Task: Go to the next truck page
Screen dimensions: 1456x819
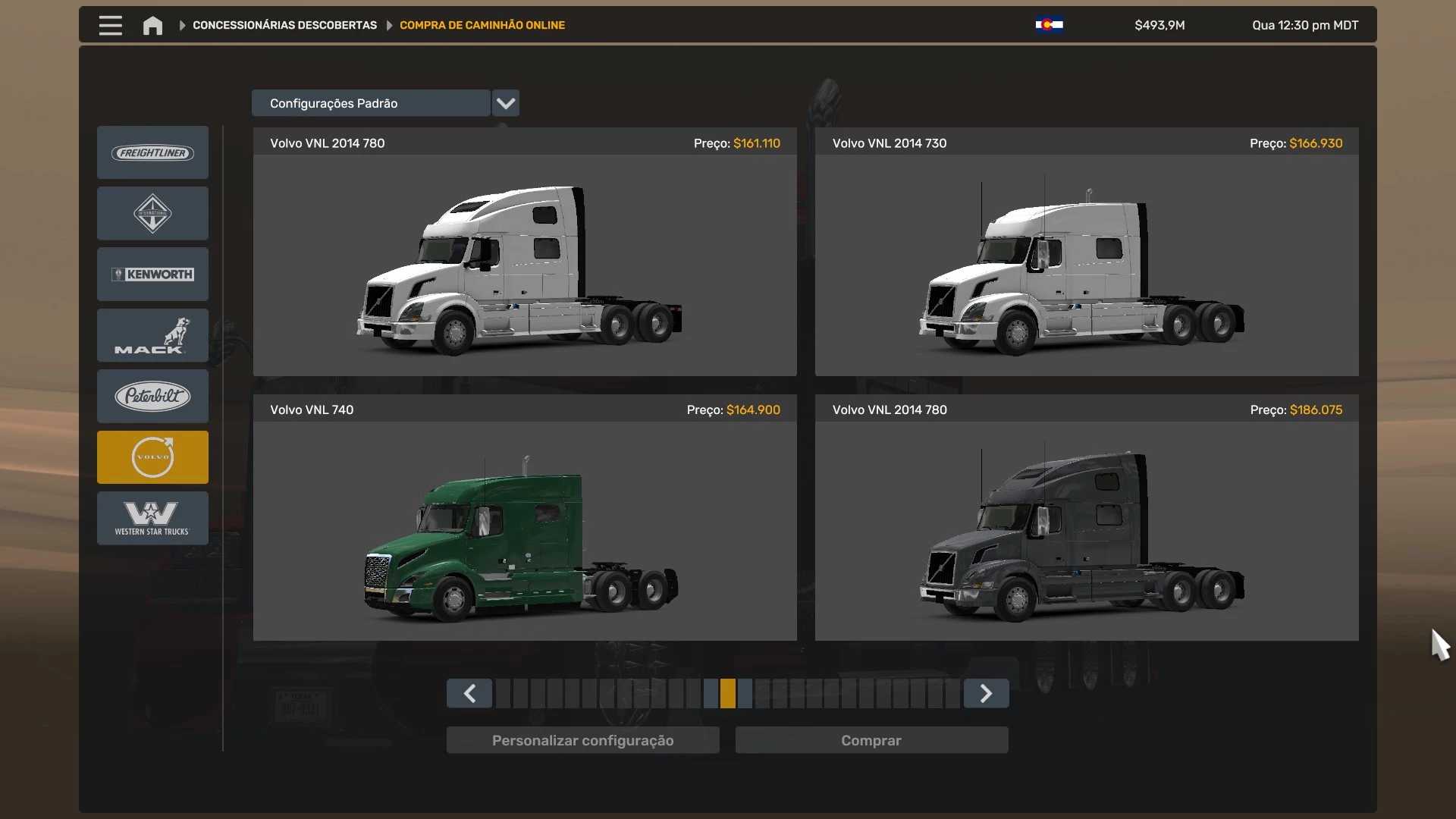Action: 986,693
